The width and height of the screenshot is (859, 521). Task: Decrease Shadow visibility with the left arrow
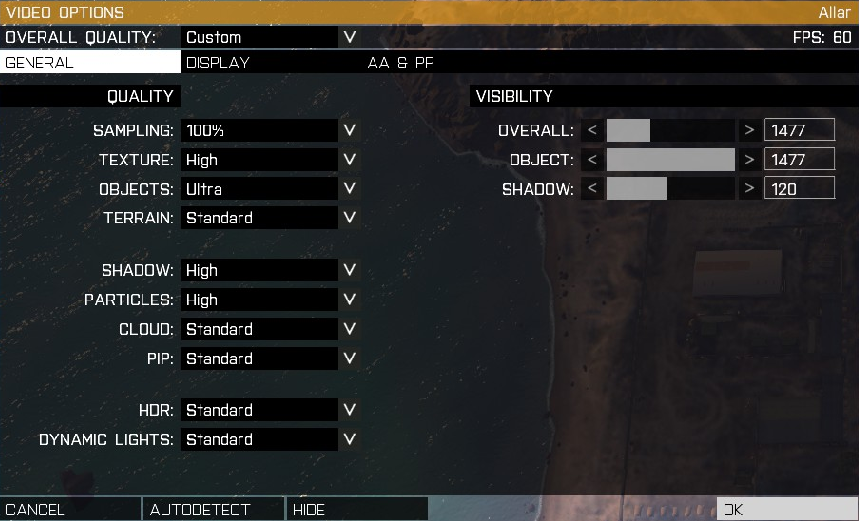click(x=593, y=189)
